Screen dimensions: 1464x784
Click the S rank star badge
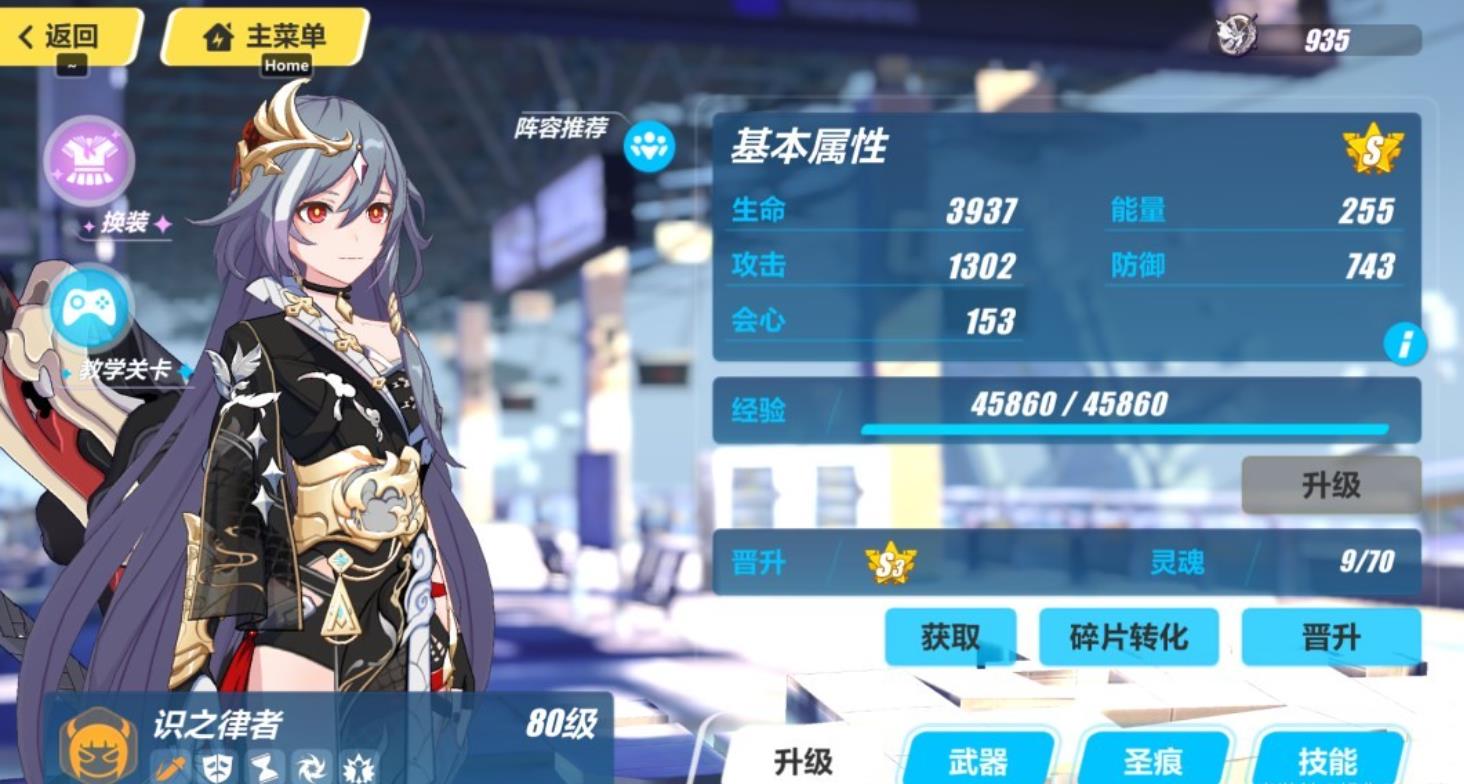click(1373, 150)
